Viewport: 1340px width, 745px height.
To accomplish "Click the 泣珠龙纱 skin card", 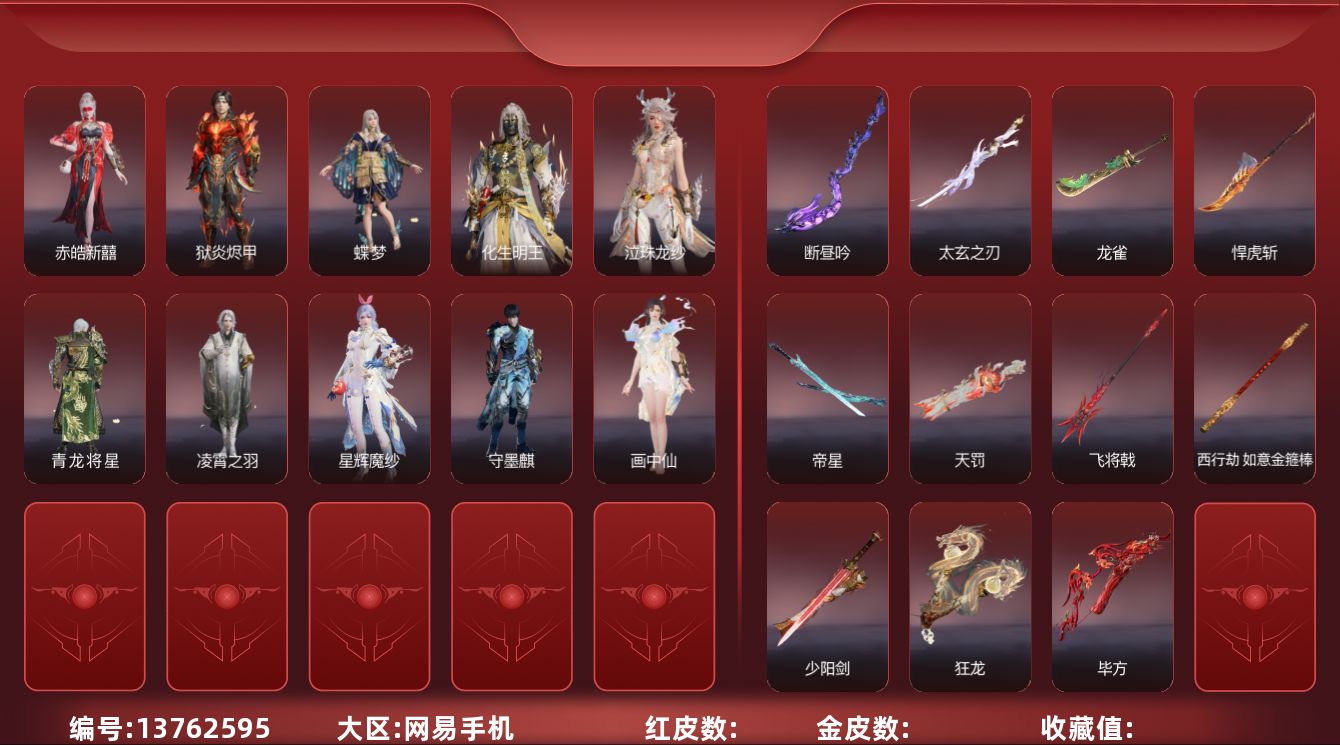I will 654,180.
